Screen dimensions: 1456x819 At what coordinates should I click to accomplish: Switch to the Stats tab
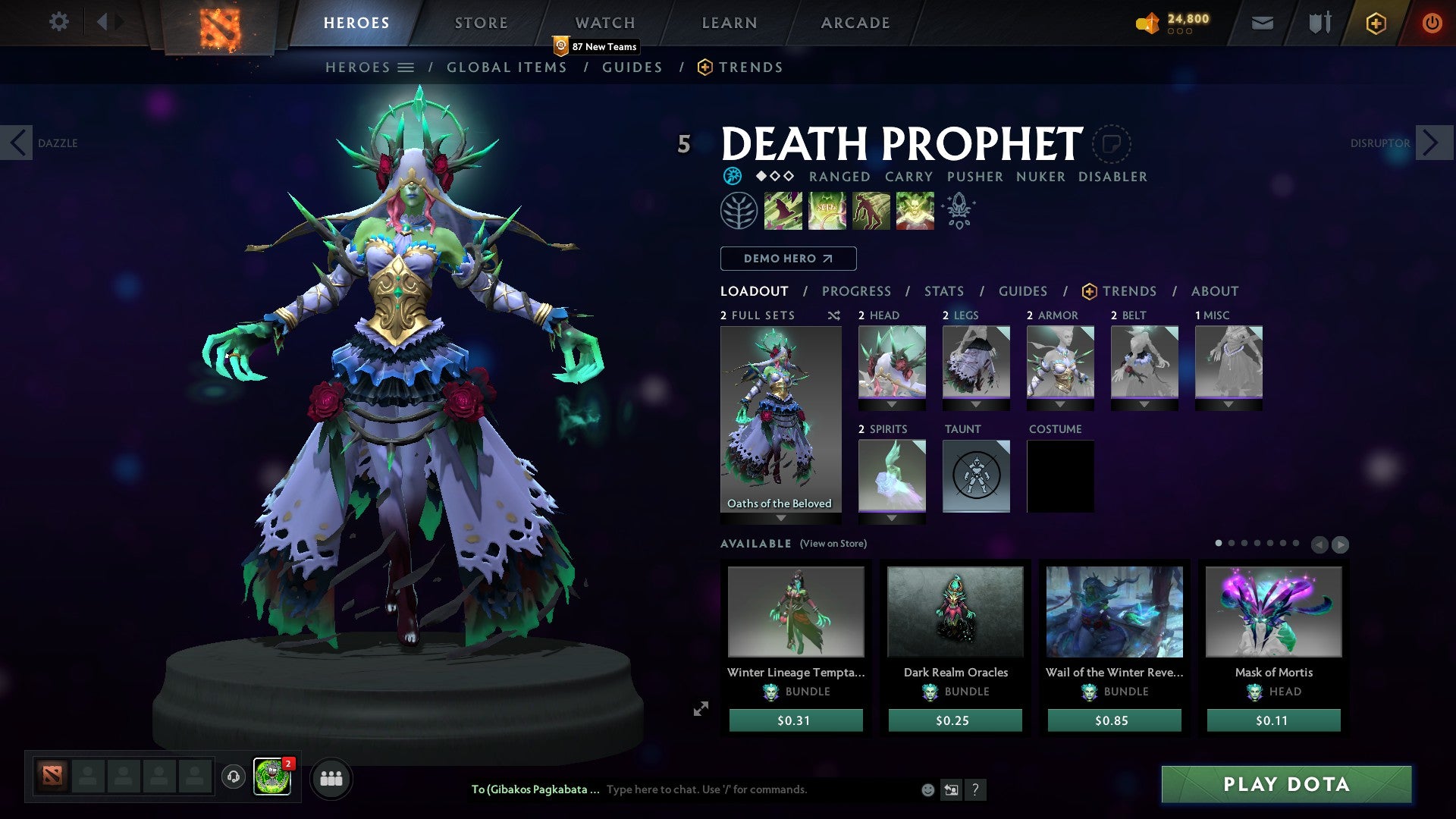[x=944, y=290]
